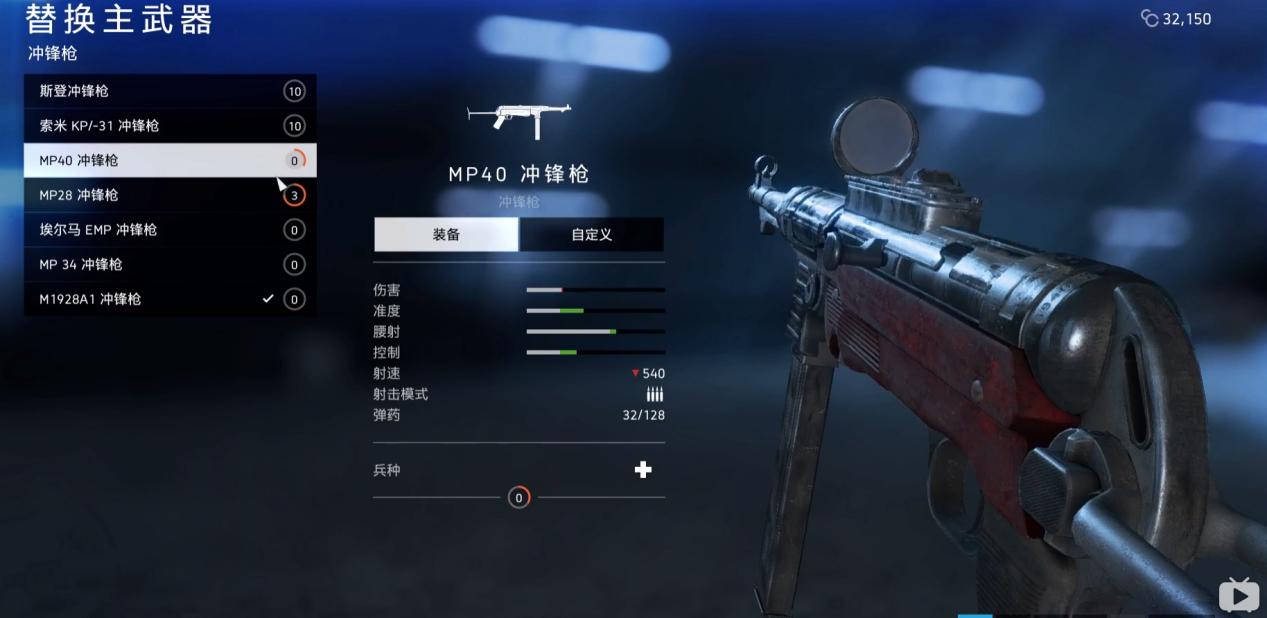
Task: Click the 装备 equip button
Action: pyautogui.click(x=446, y=235)
